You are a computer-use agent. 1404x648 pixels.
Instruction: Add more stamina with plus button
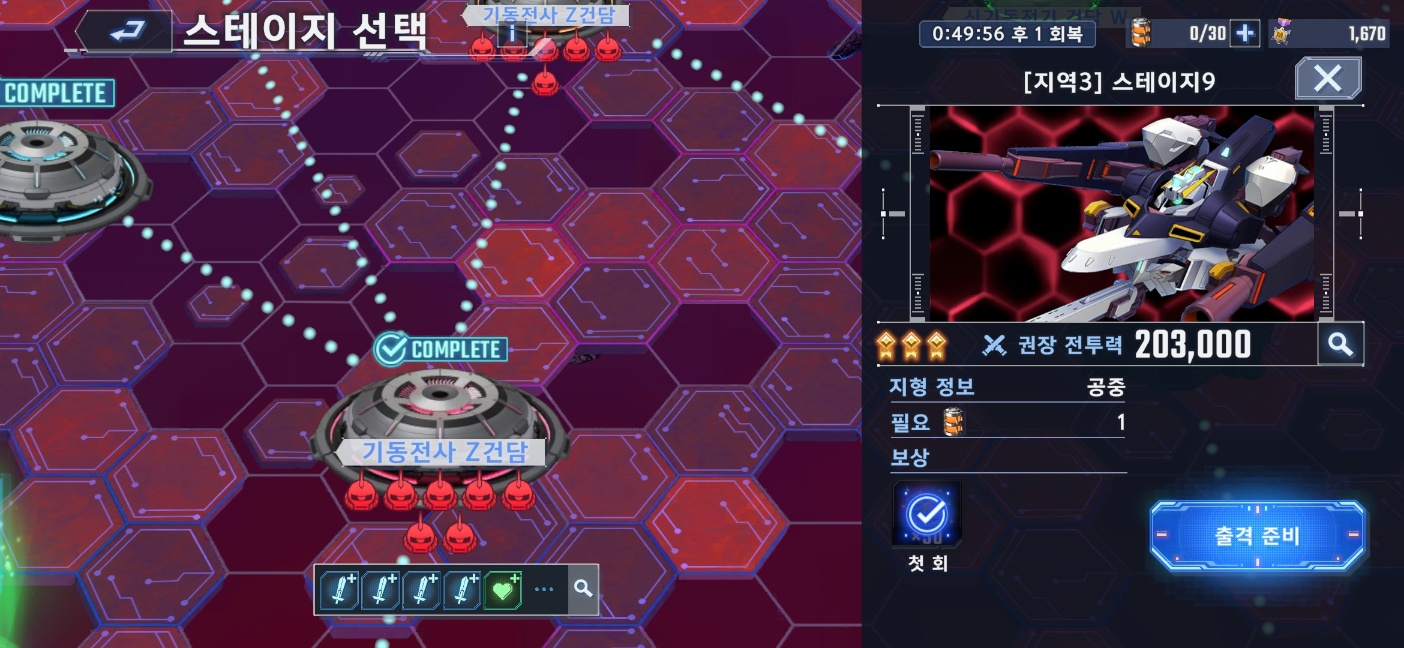tap(1244, 34)
